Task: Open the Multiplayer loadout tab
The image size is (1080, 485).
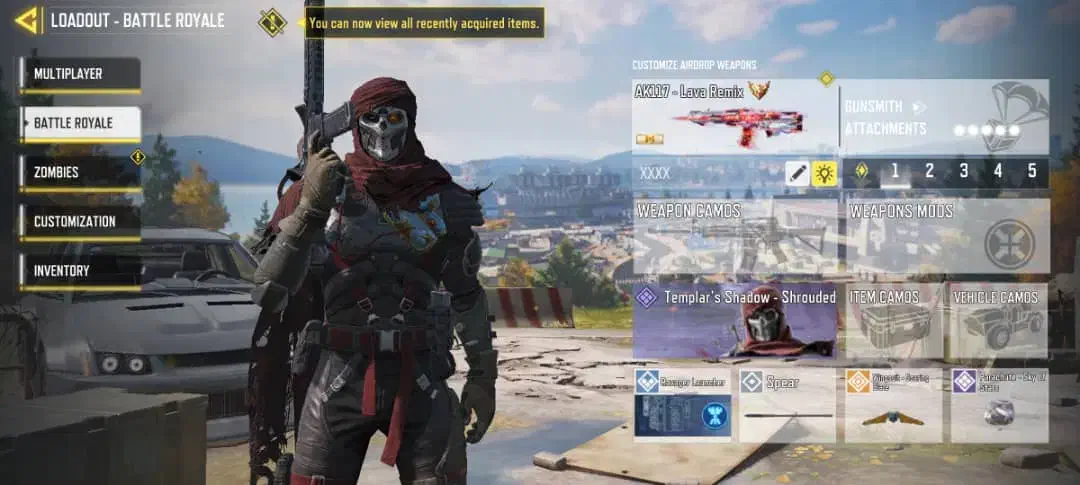Action: point(80,75)
